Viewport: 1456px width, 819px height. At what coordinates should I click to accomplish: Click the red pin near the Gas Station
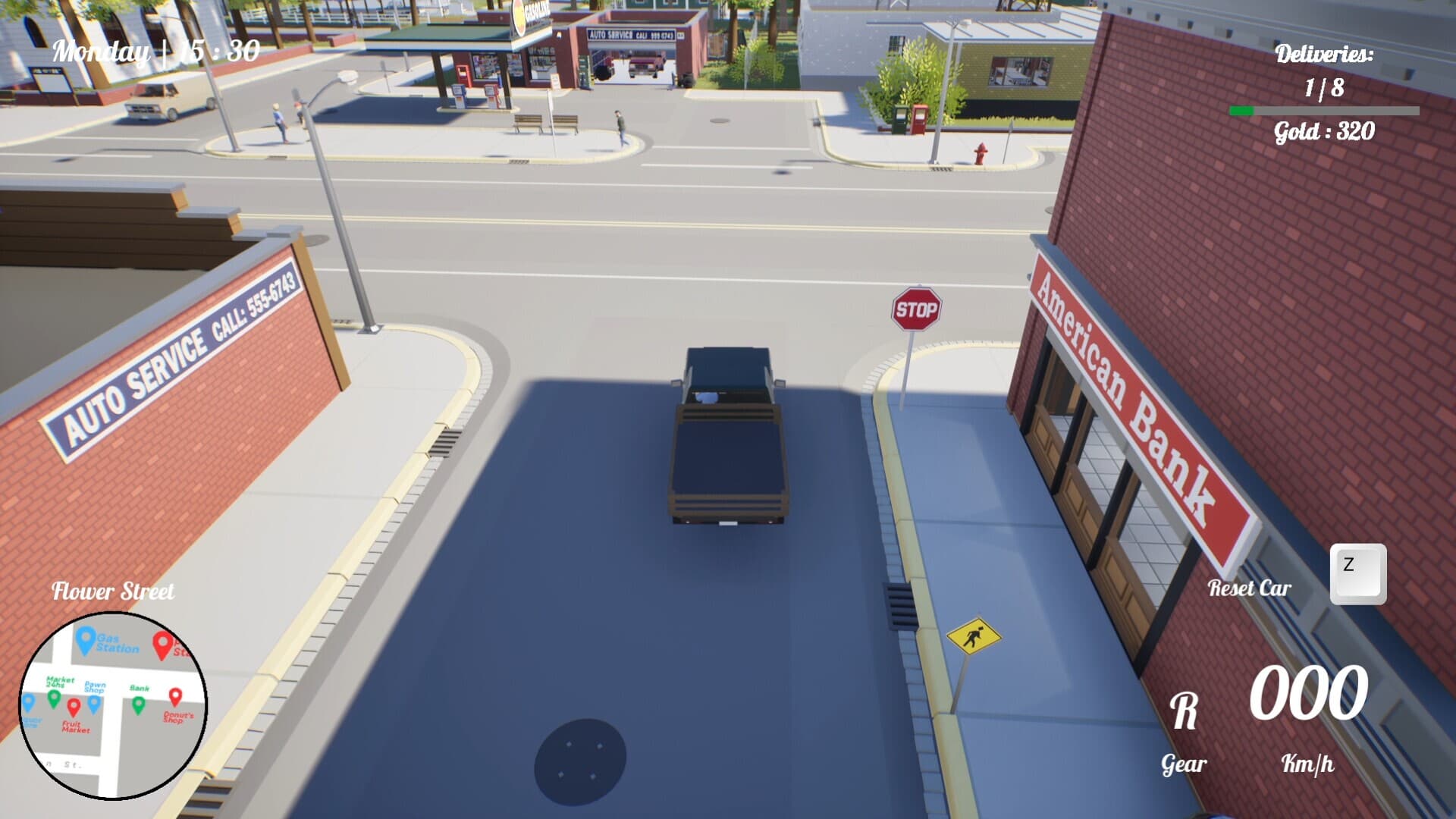[162, 644]
